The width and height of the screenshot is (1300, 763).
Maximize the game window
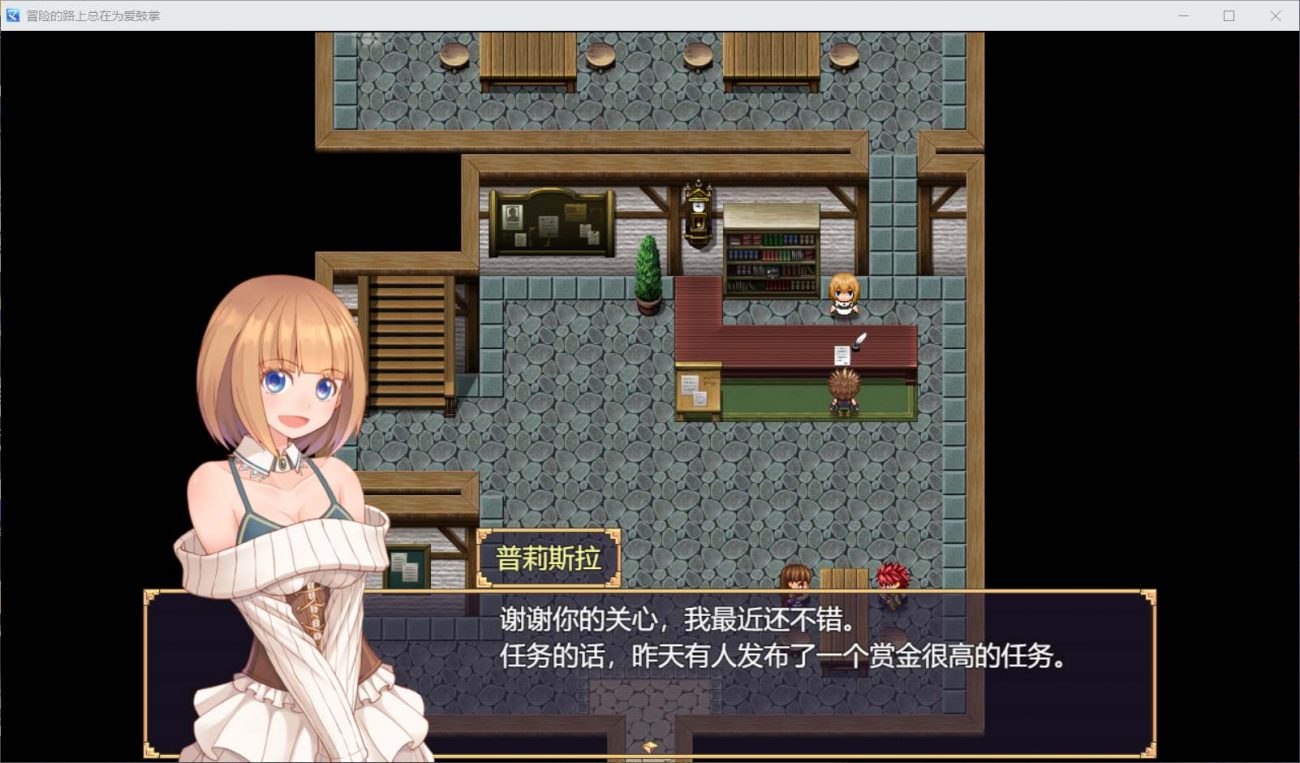pyautogui.click(x=1229, y=16)
